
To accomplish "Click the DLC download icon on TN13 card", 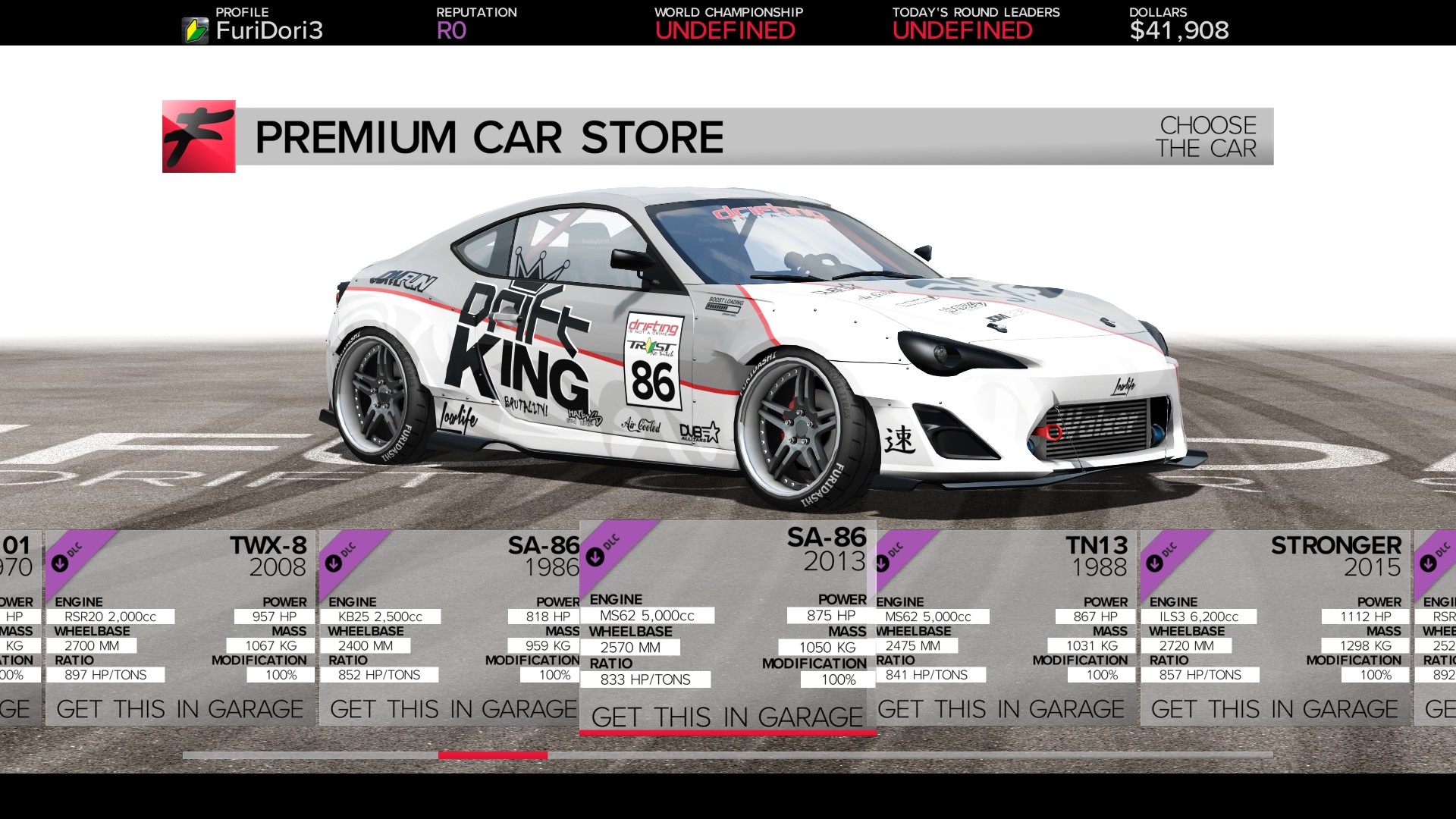I will click(883, 565).
